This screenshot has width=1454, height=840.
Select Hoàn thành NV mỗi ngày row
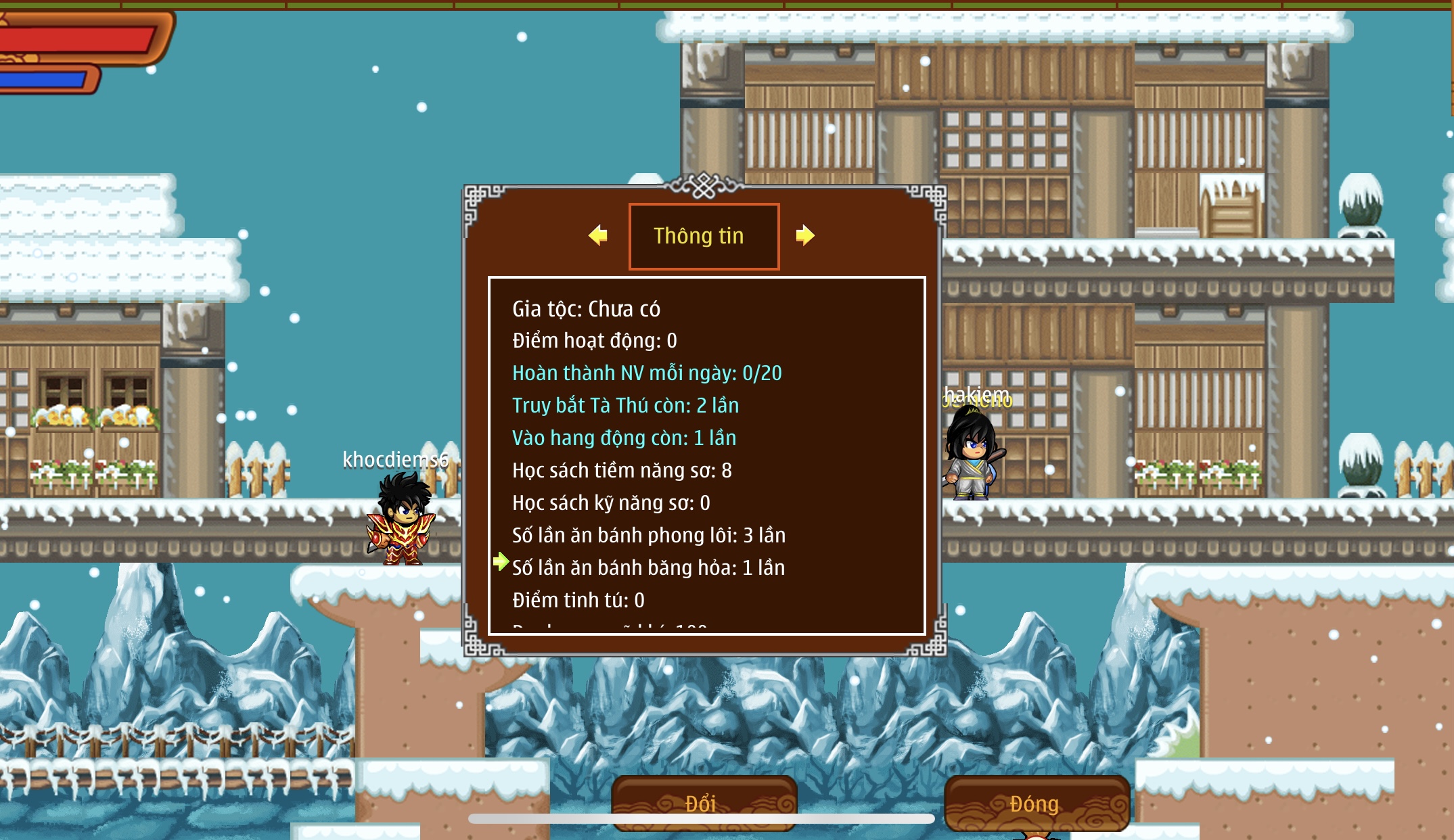[x=646, y=373]
